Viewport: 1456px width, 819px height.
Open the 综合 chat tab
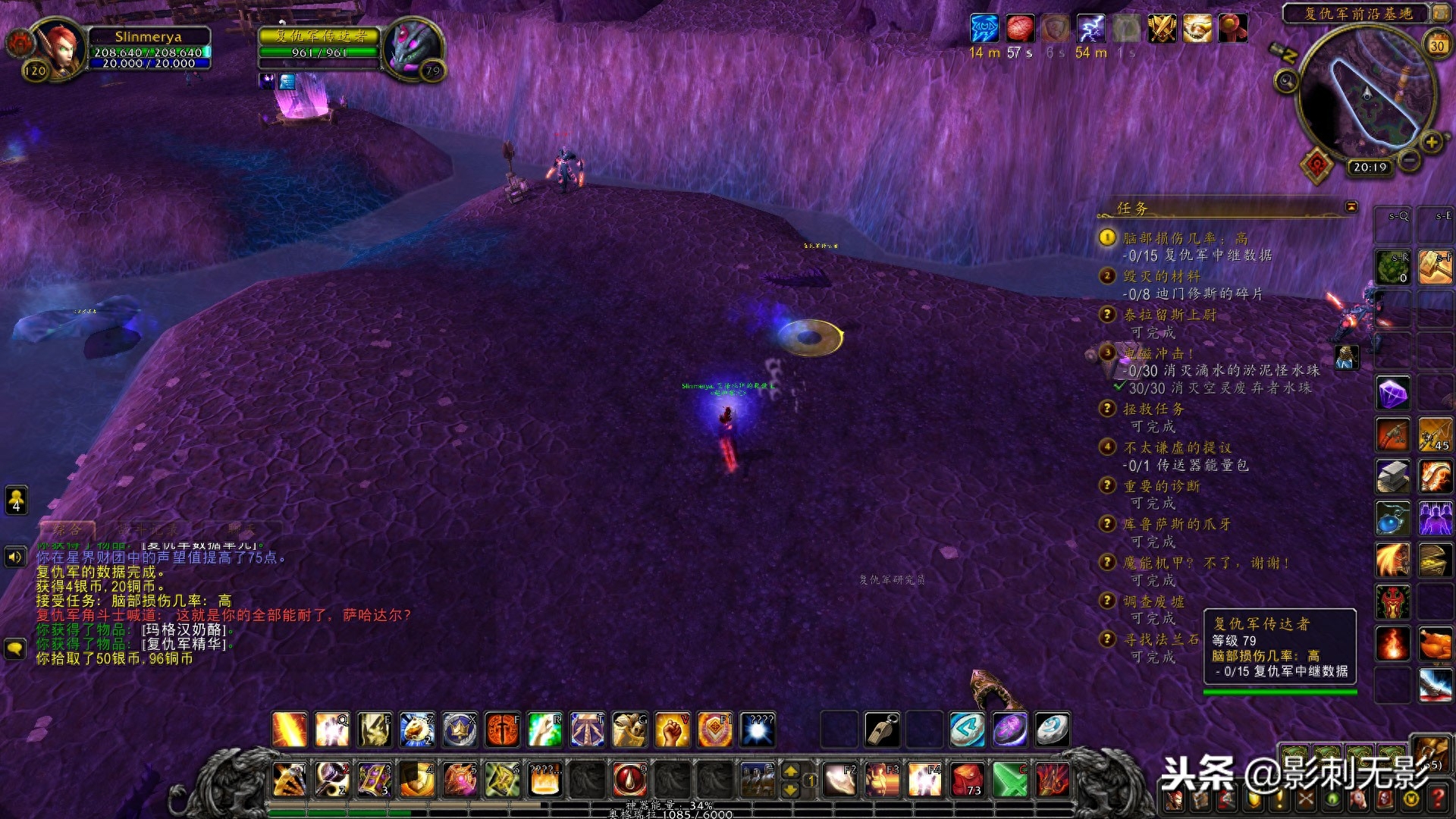point(67,529)
